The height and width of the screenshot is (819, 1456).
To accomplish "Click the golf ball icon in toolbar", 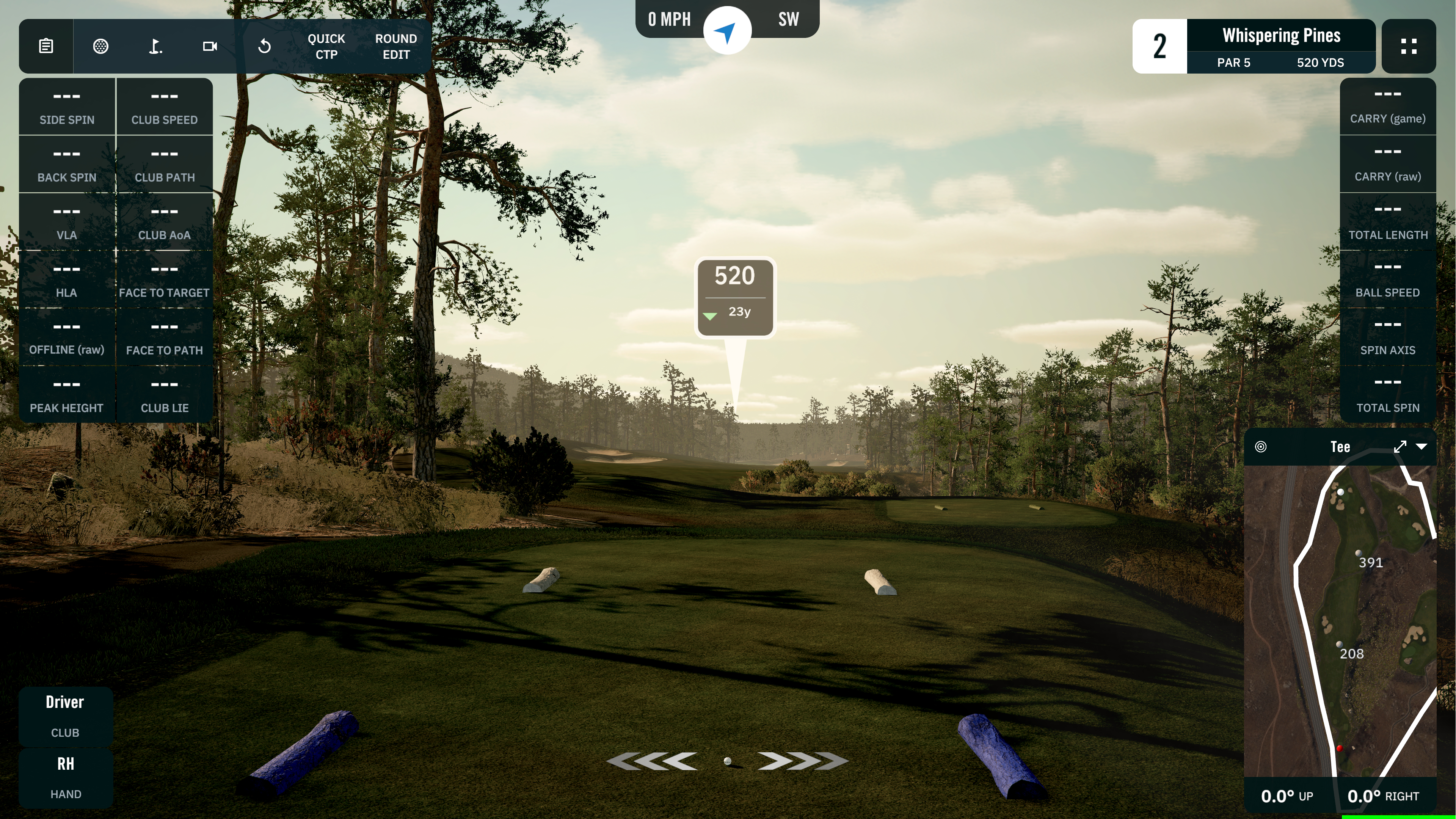I will coord(100,46).
